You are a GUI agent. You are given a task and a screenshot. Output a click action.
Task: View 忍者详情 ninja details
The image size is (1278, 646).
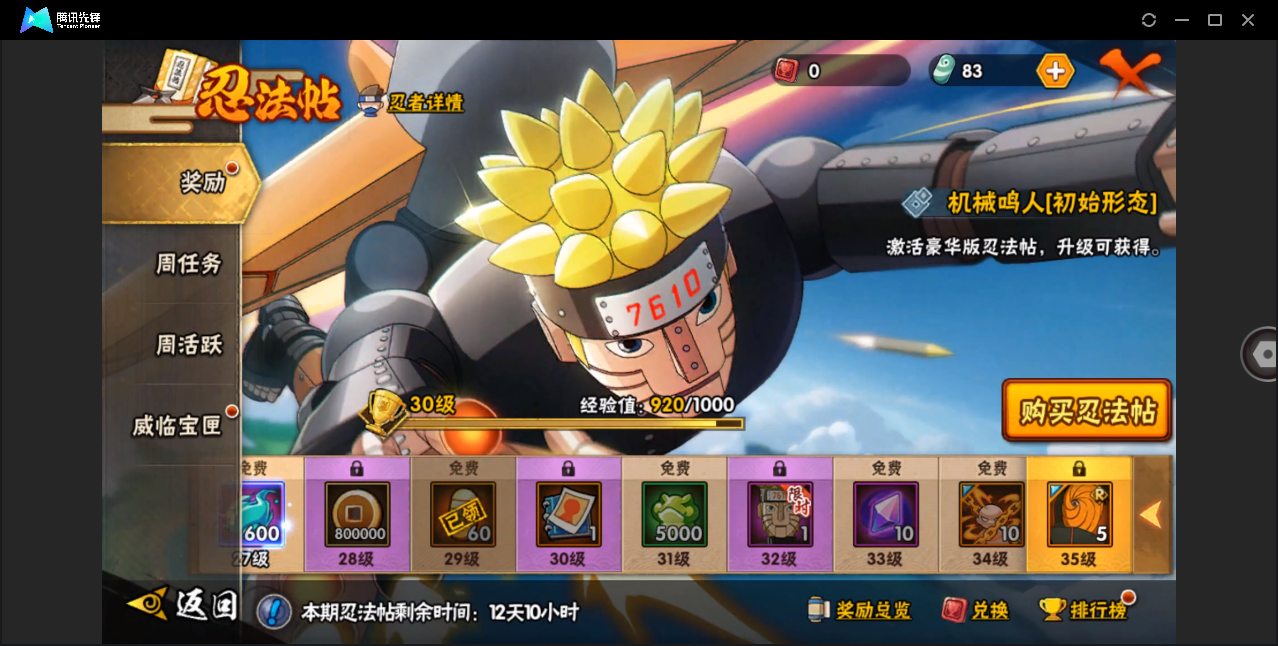413,102
